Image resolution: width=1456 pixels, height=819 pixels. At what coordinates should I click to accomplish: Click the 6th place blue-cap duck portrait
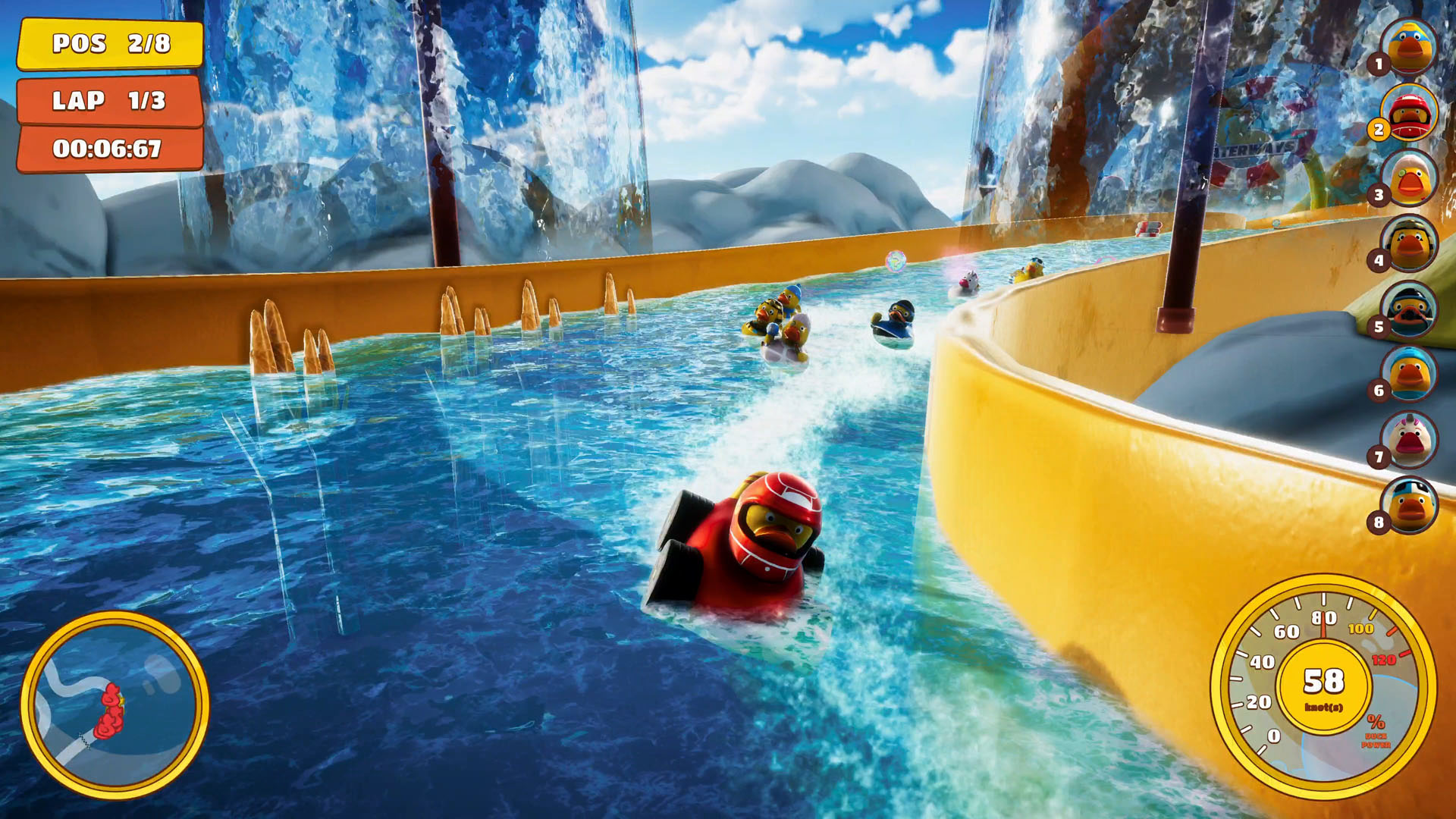point(1409,373)
